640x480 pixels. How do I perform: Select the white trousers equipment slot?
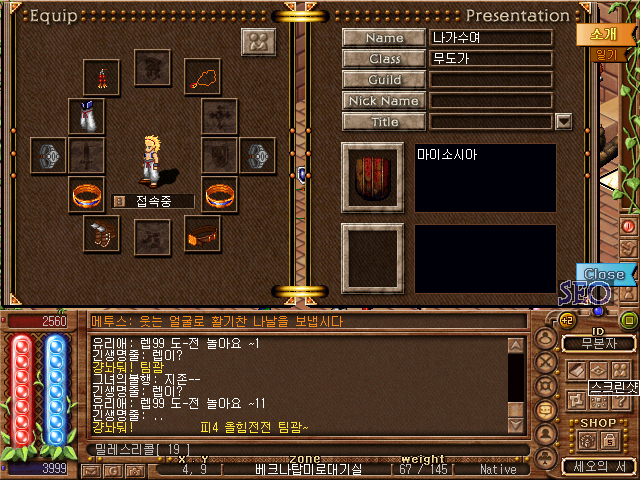[84, 116]
